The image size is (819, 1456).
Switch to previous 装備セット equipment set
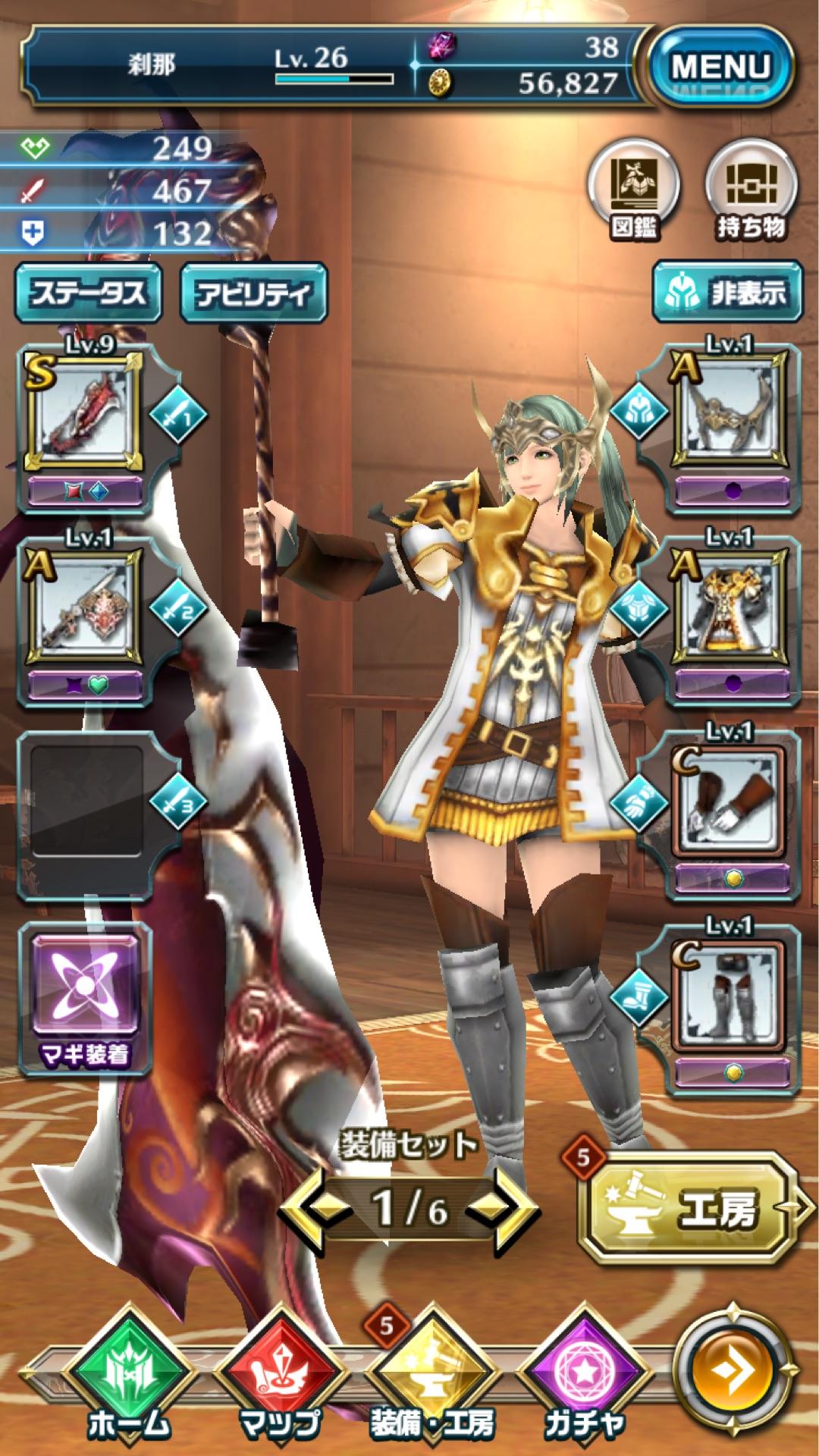click(x=315, y=1208)
